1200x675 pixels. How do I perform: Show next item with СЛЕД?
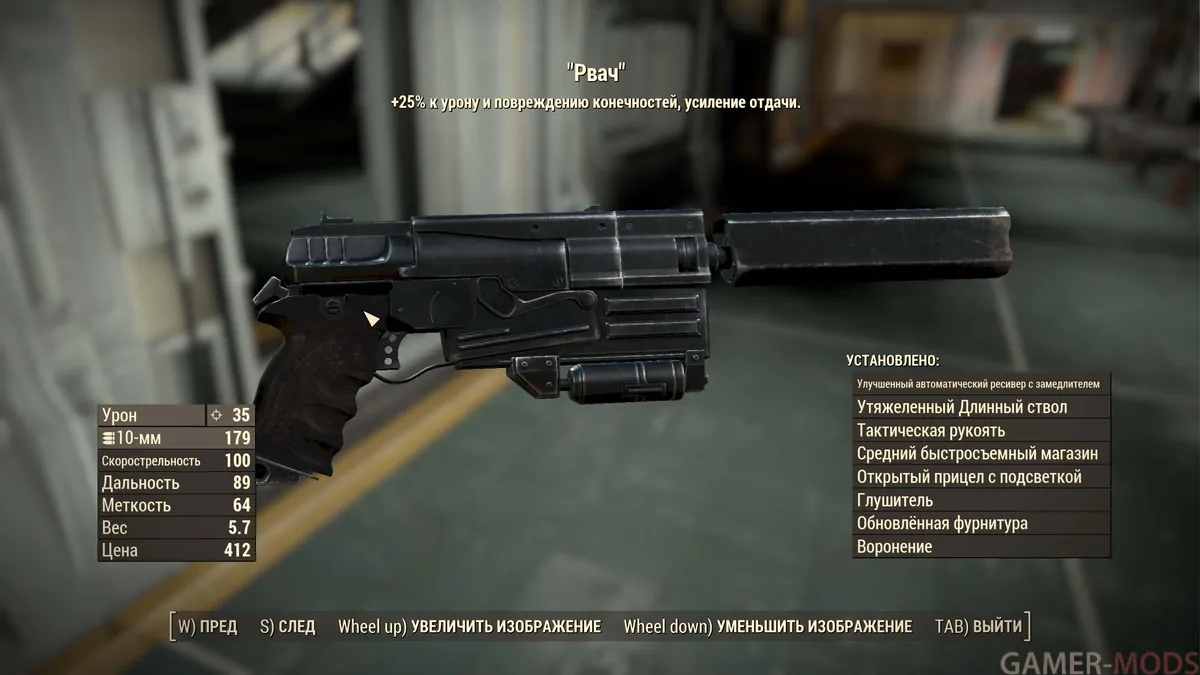288,627
